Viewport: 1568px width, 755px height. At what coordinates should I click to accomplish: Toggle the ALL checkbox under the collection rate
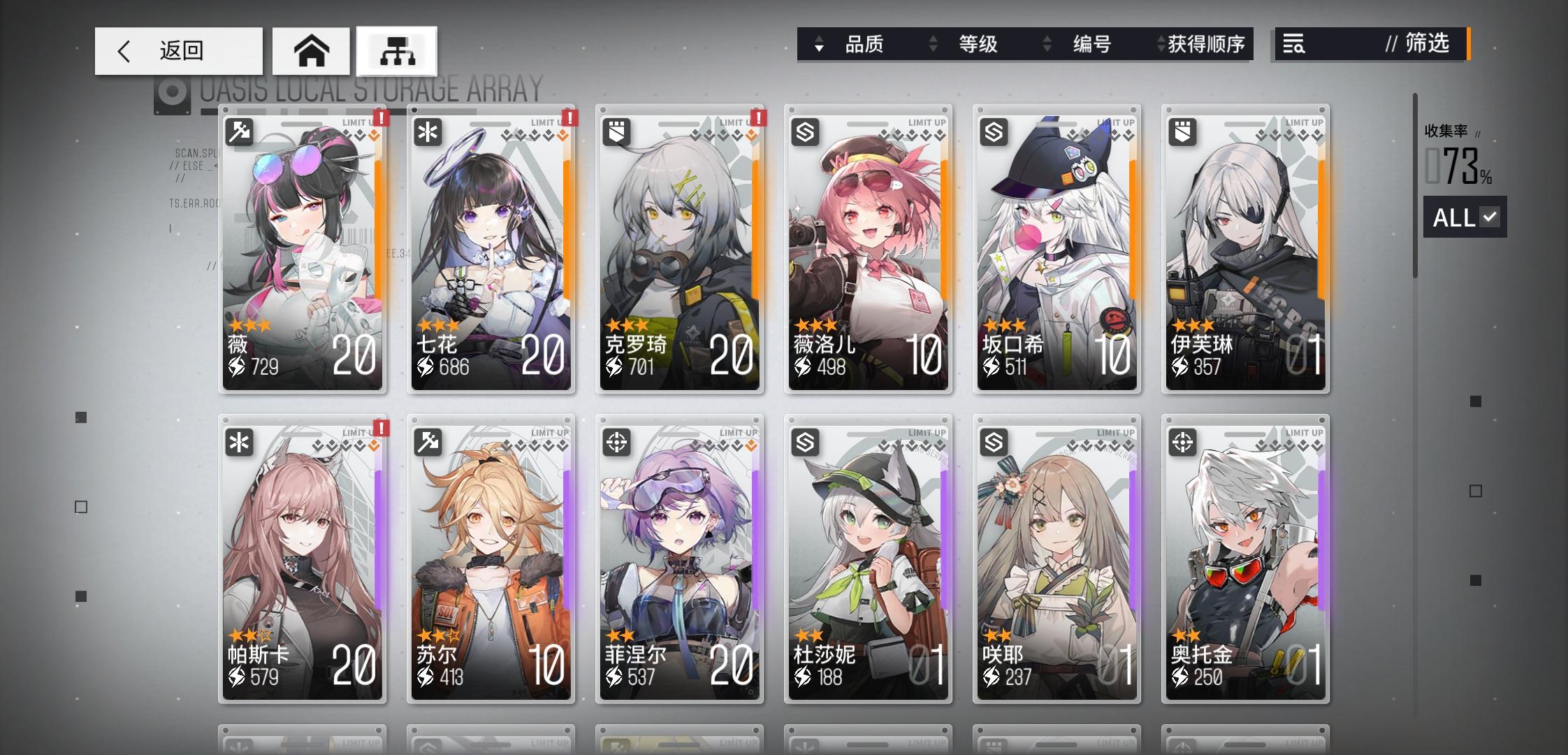click(x=1465, y=217)
